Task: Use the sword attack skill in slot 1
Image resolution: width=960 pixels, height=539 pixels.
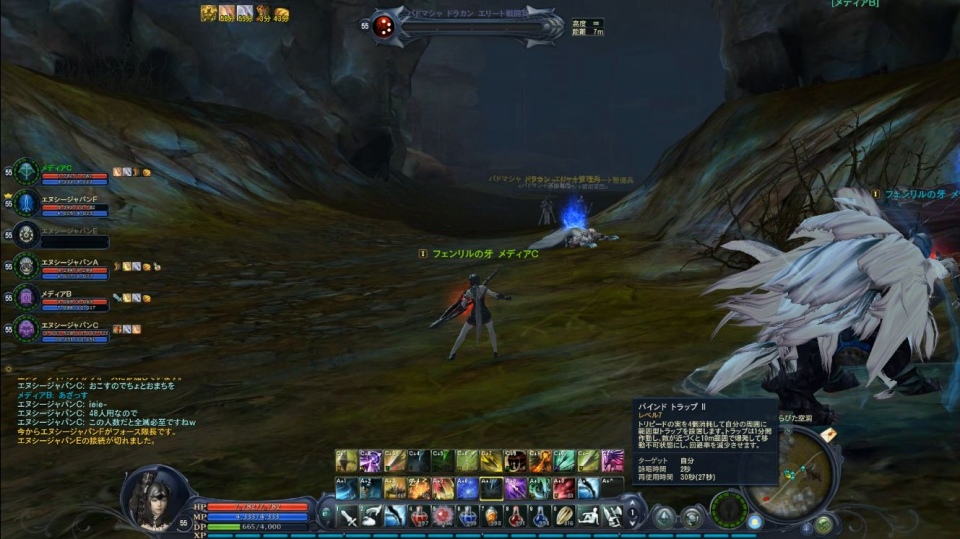Action: point(348,515)
